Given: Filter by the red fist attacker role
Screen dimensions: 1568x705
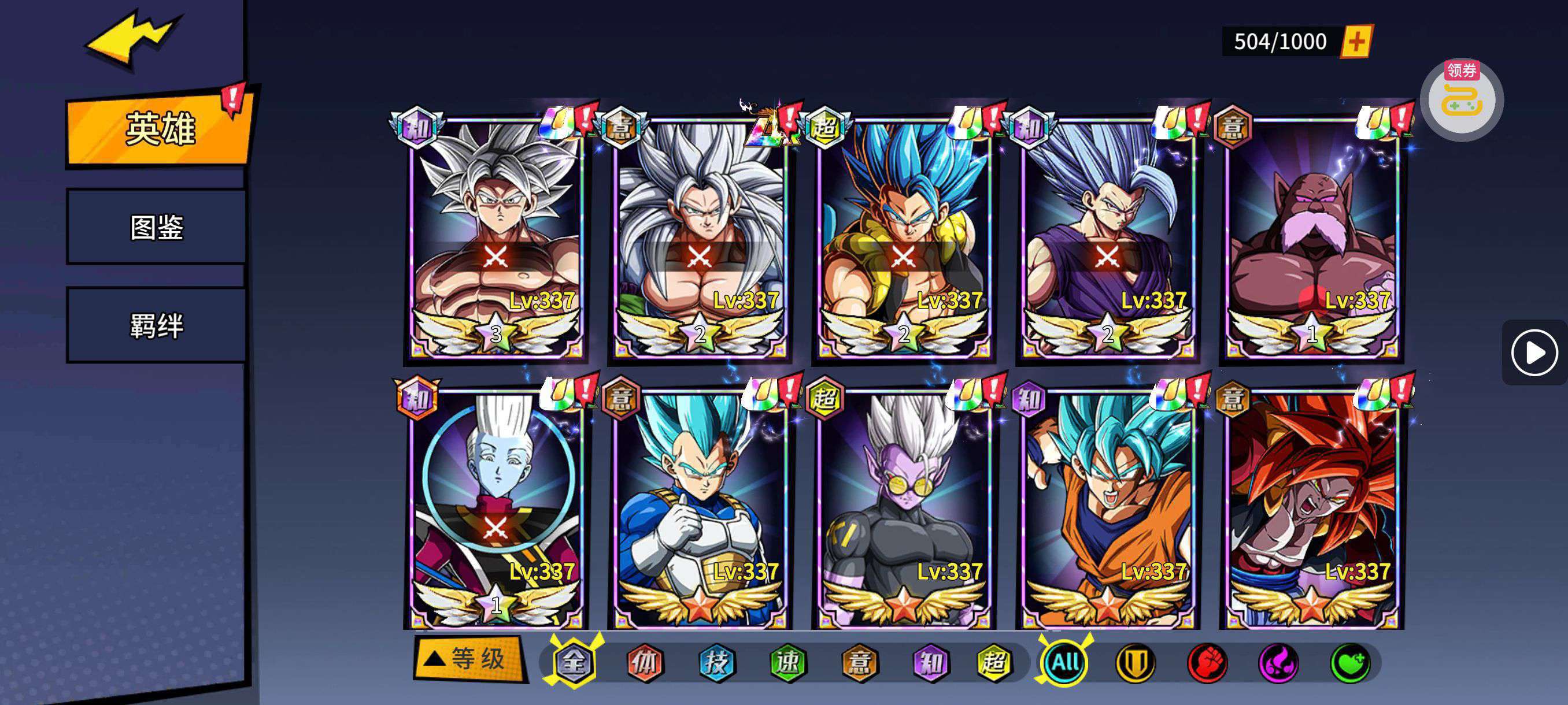Looking at the screenshot, I should [x=1207, y=662].
